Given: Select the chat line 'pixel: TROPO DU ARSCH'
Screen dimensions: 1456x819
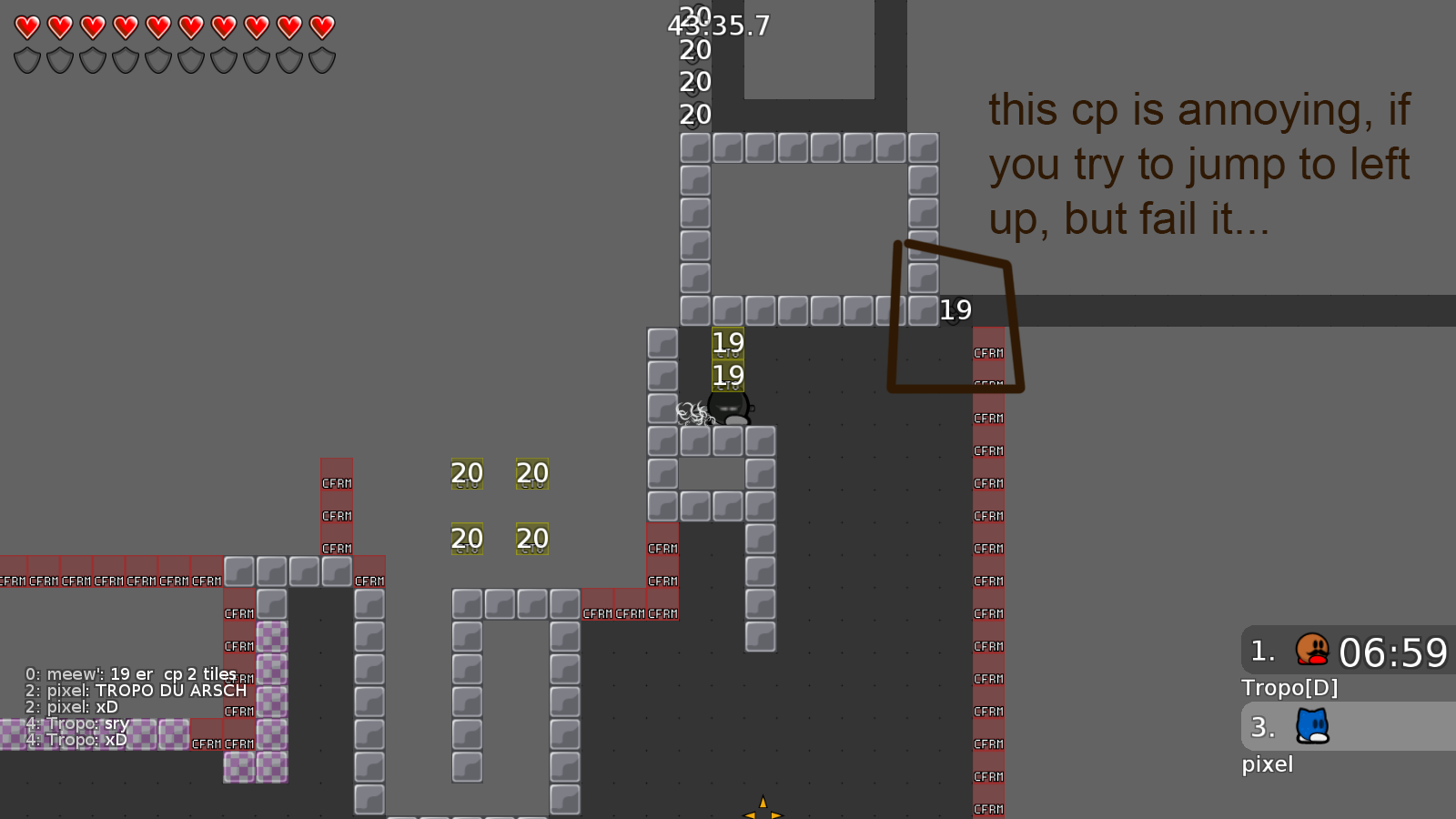Looking at the screenshot, I should click(135, 691).
